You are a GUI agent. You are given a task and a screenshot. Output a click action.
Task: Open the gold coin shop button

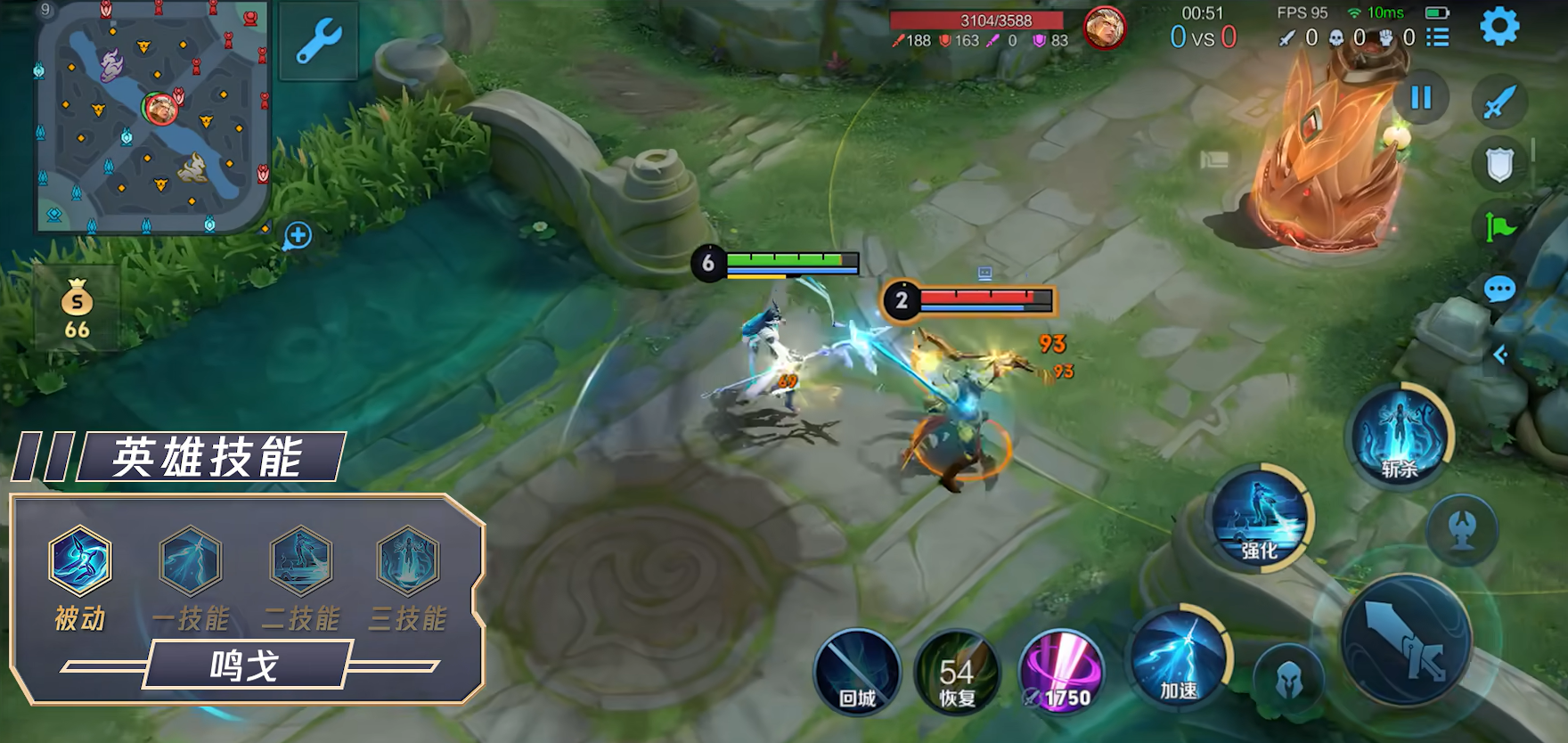(78, 308)
